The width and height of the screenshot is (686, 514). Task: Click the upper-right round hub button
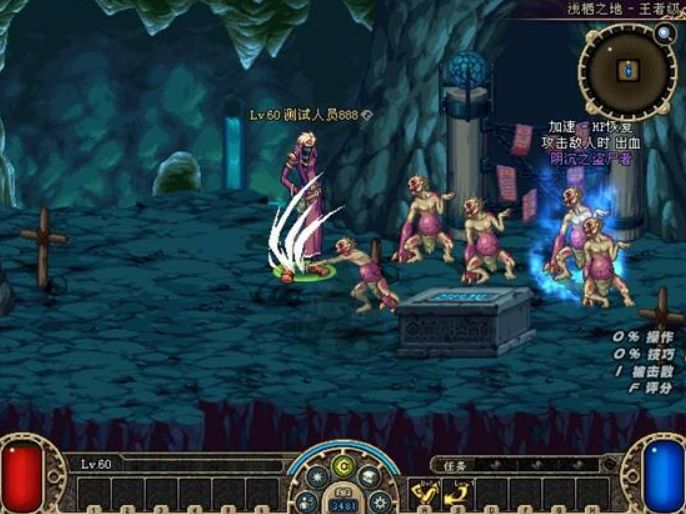click(368, 477)
